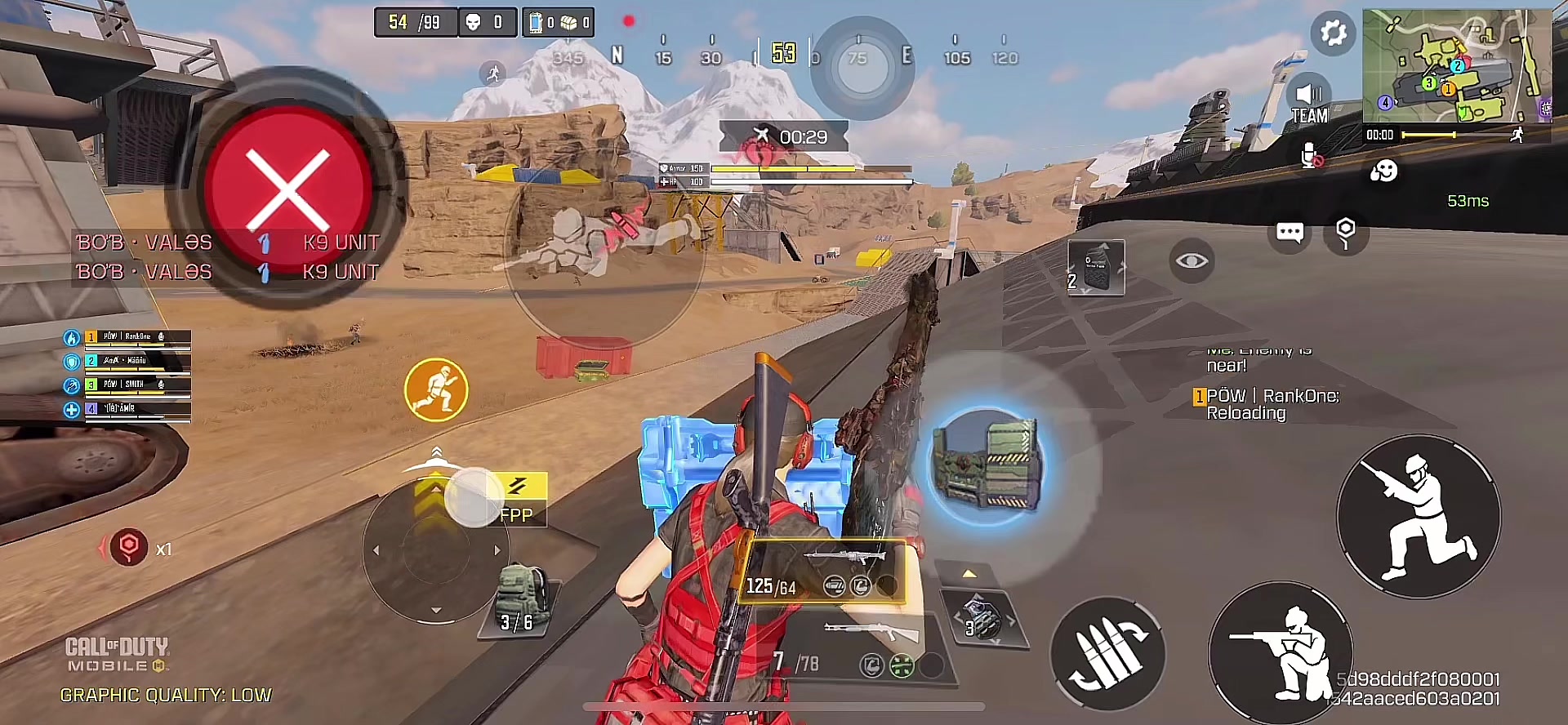1568x725 pixels.
Task: Open the quick chat messages
Action: point(1290,233)
